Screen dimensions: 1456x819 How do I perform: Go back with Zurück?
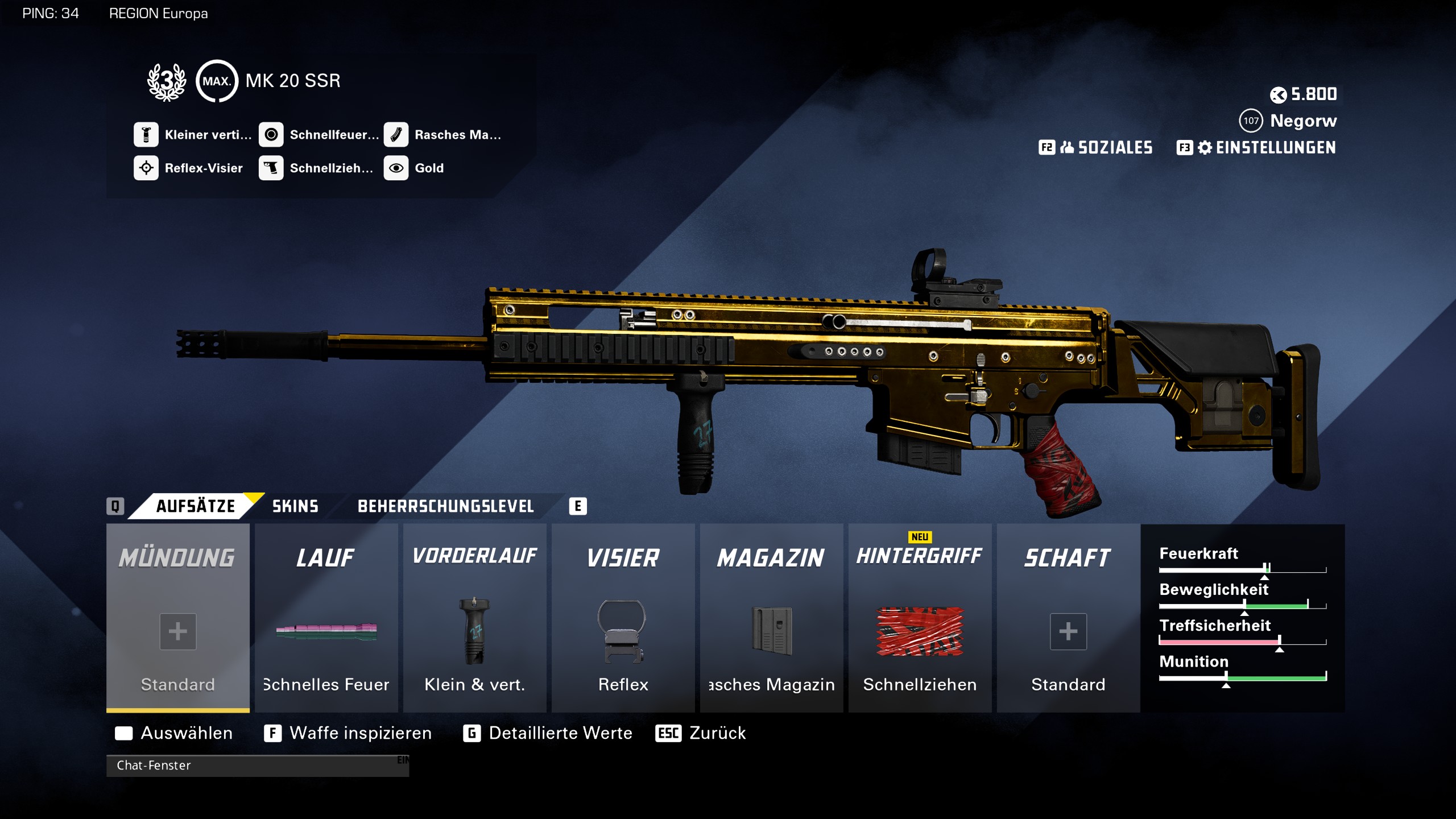tap(701, 733)
